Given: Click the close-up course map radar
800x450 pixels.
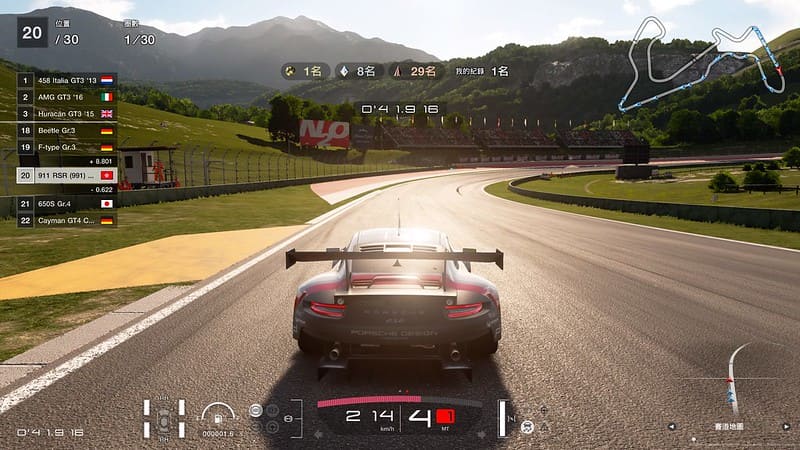Looking at the screenshot, I should click(x=738, y=380).
